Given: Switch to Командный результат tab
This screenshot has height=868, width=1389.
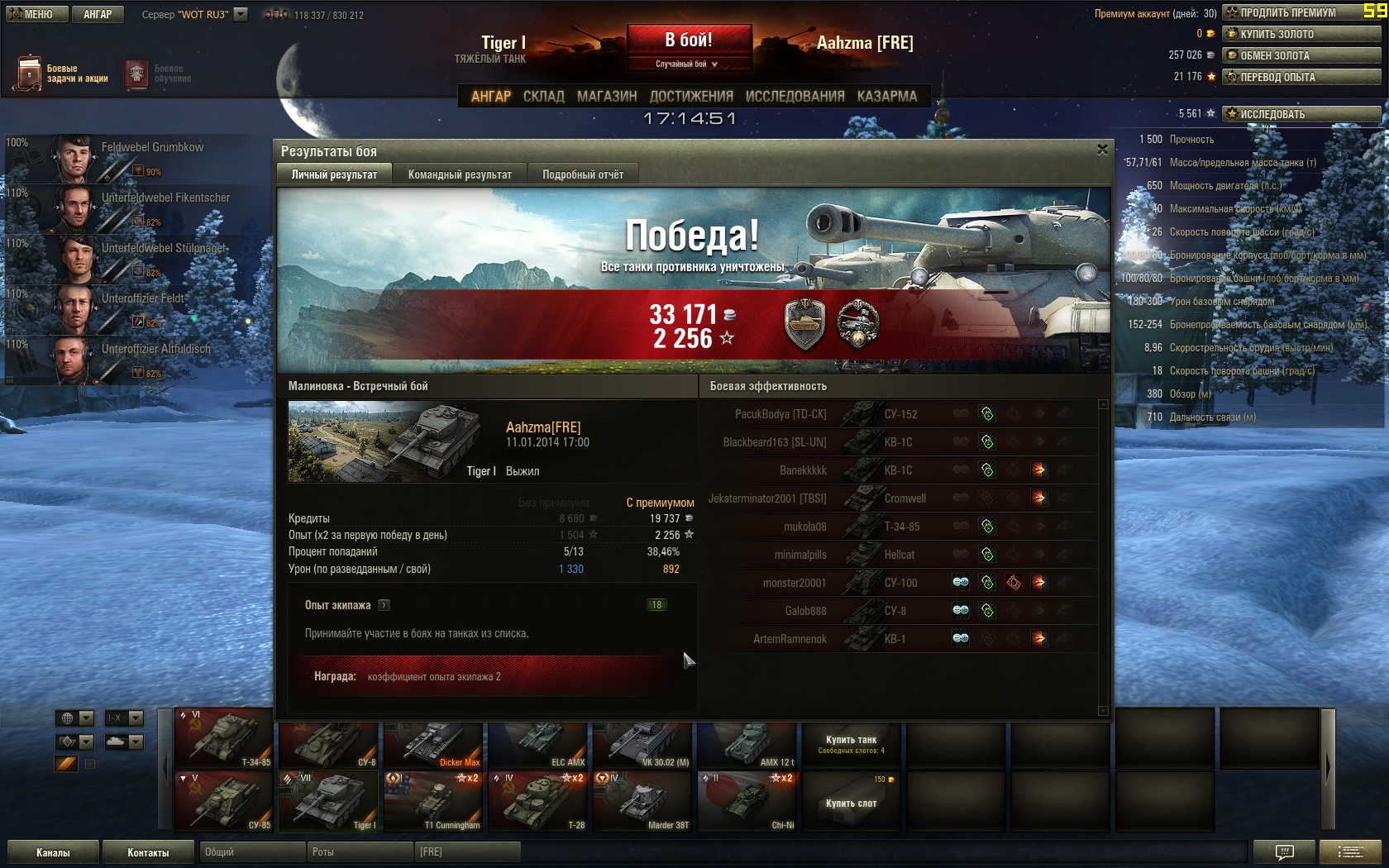Looking at the screenshot, I should pyautogui.click(x=460, y=174).
